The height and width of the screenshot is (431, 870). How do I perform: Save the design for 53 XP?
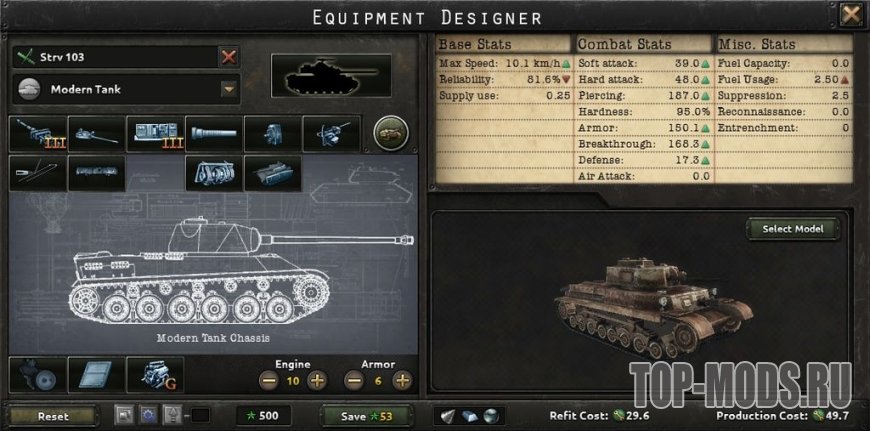367,416
